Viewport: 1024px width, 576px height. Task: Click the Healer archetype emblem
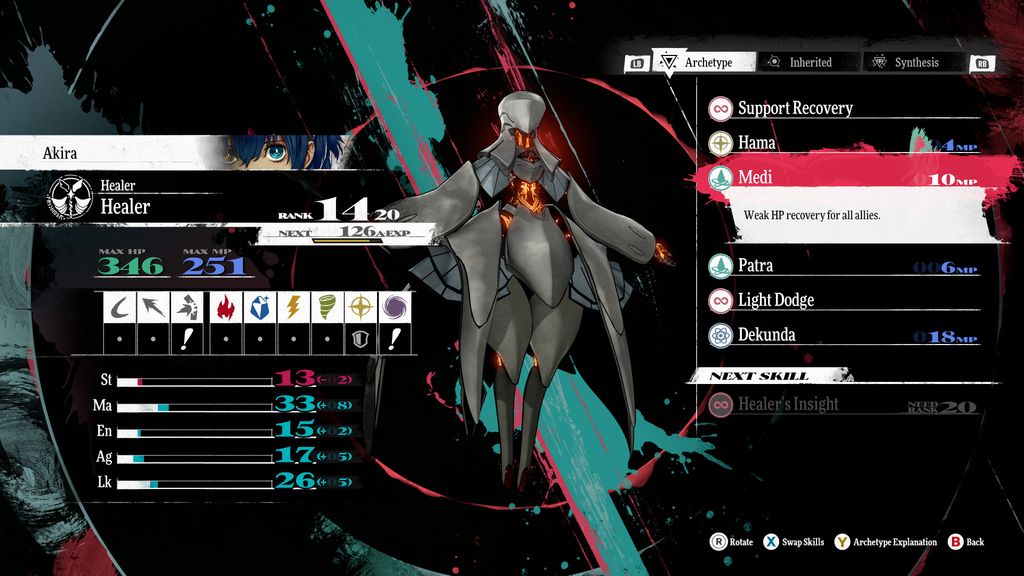72,198
